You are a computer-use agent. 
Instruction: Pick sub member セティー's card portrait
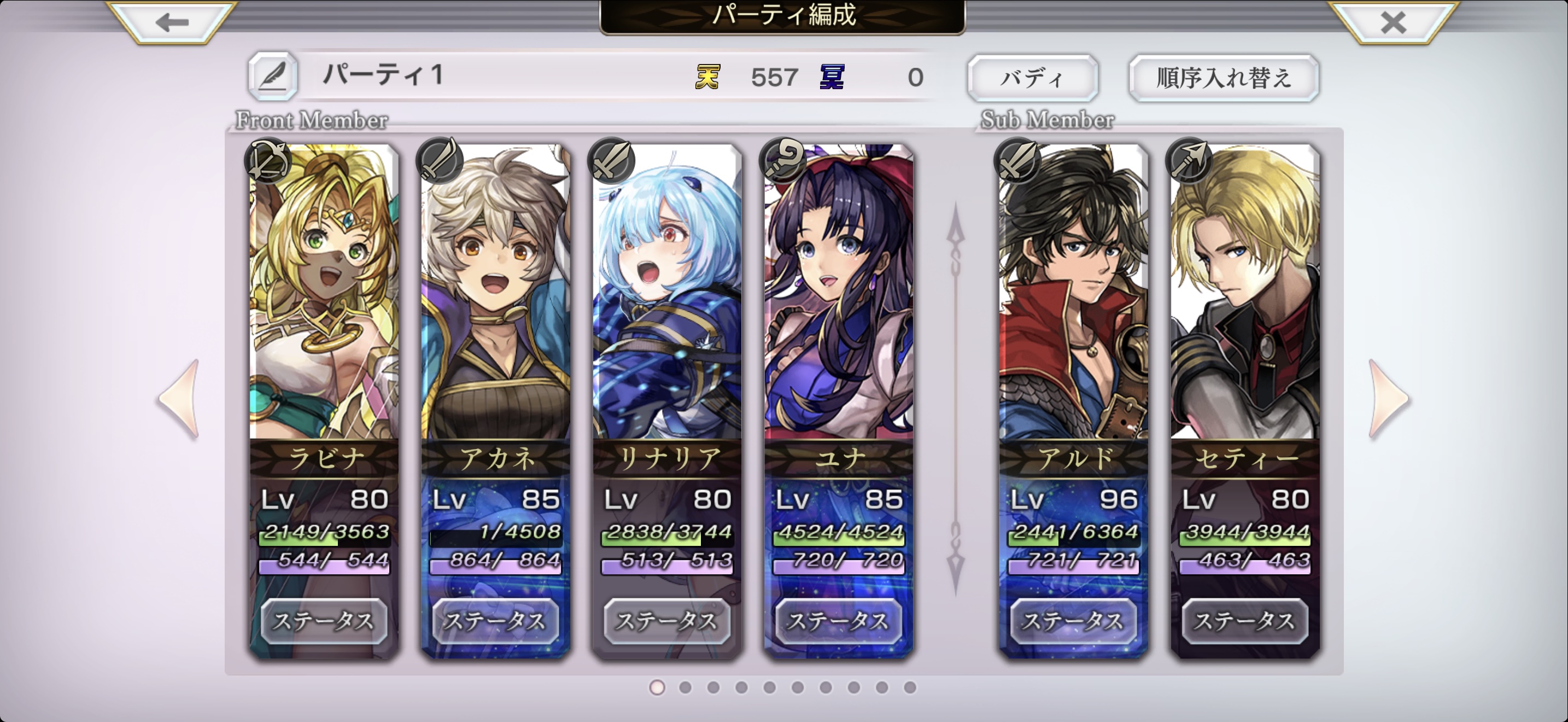1245,292
